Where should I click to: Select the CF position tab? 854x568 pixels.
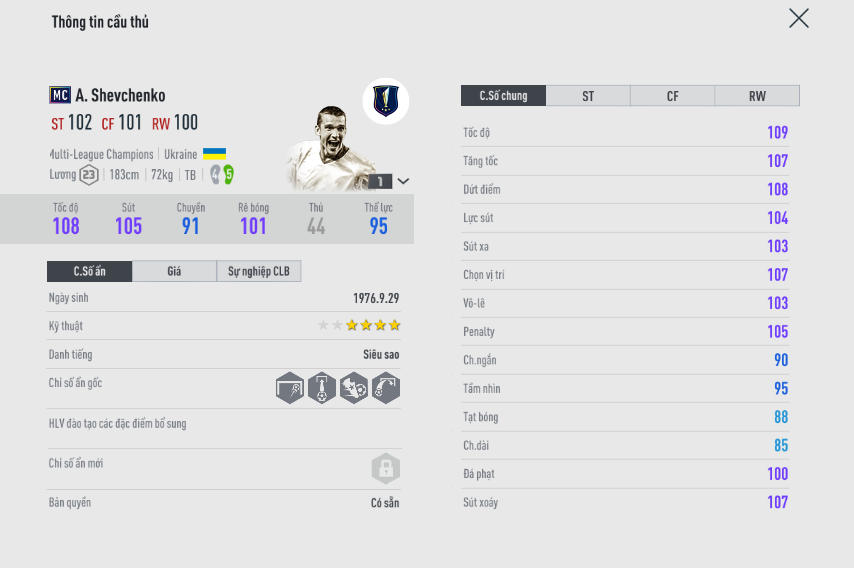[672, 96]
